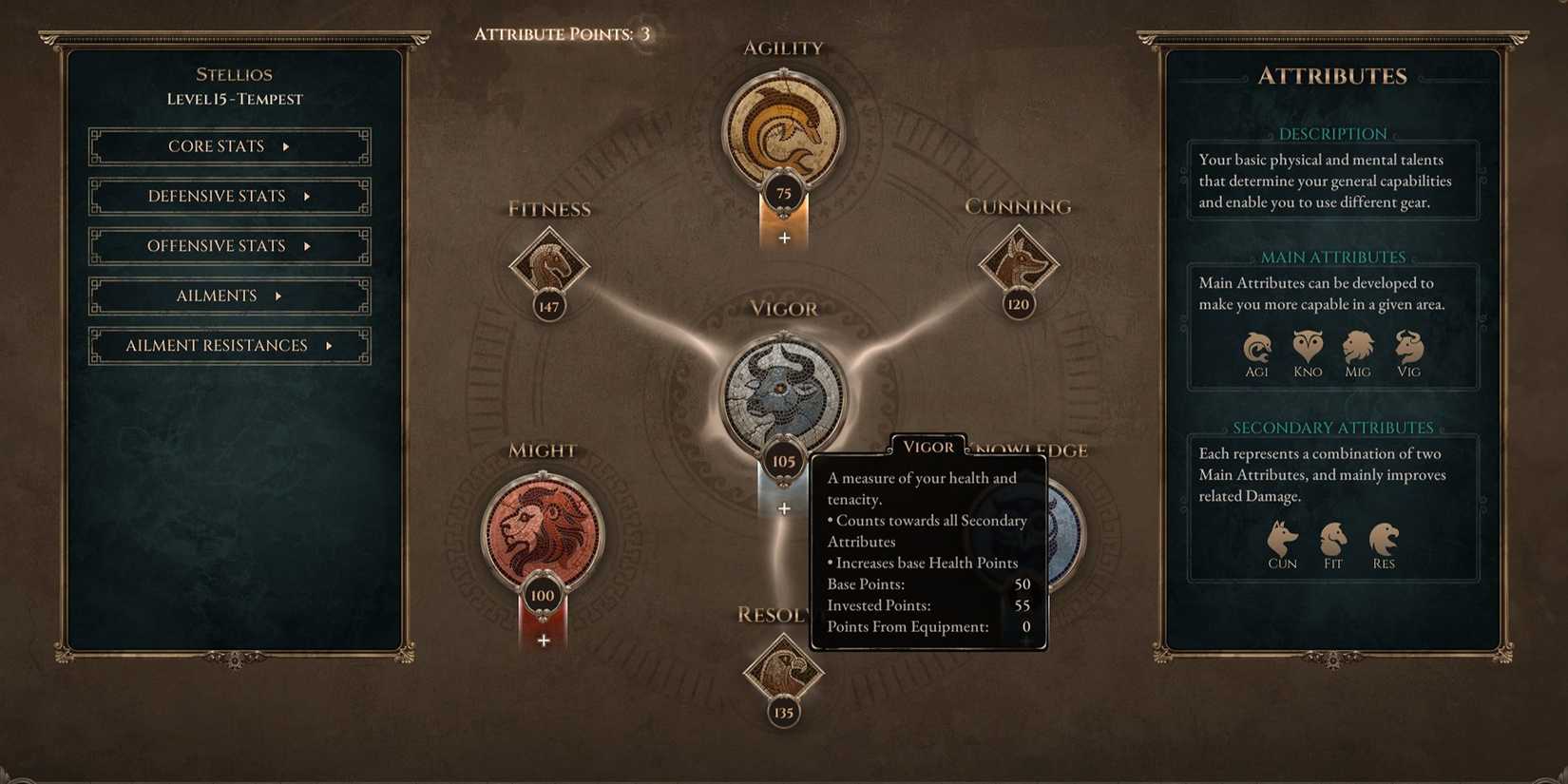Screen dimensions: 1568x784
Task: Click the KNO owl icon in Attributes panel
Action: [1307, 347]
